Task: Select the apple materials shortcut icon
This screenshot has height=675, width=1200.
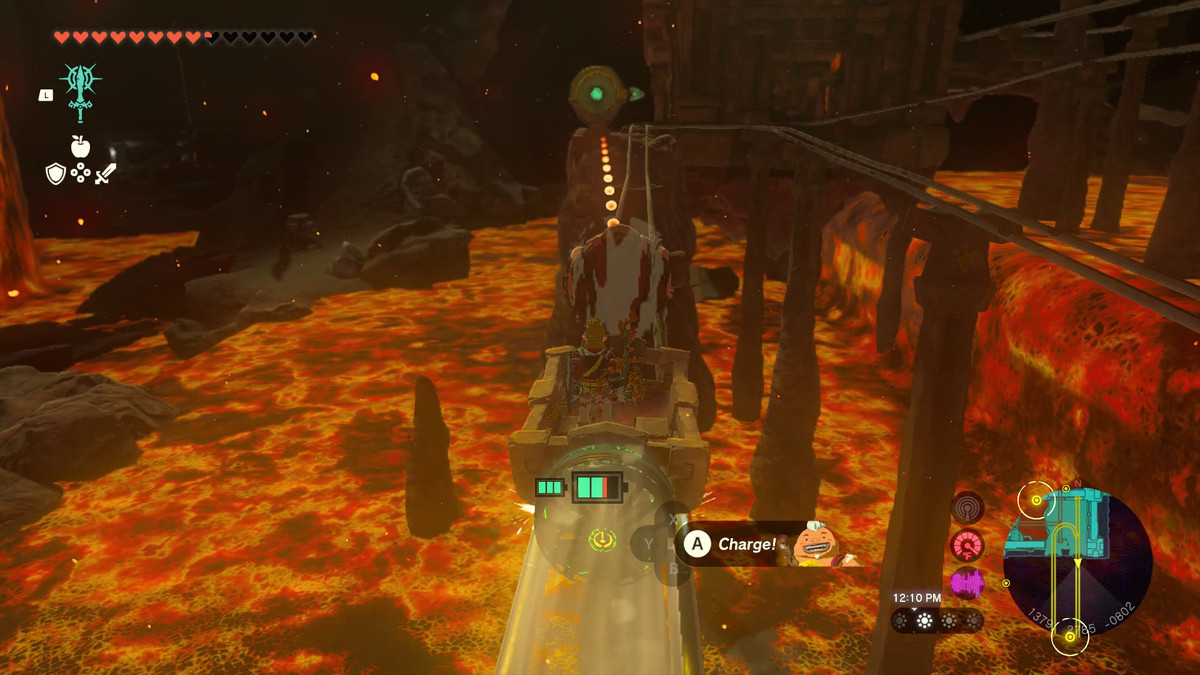Action: (x=80, y=146)
